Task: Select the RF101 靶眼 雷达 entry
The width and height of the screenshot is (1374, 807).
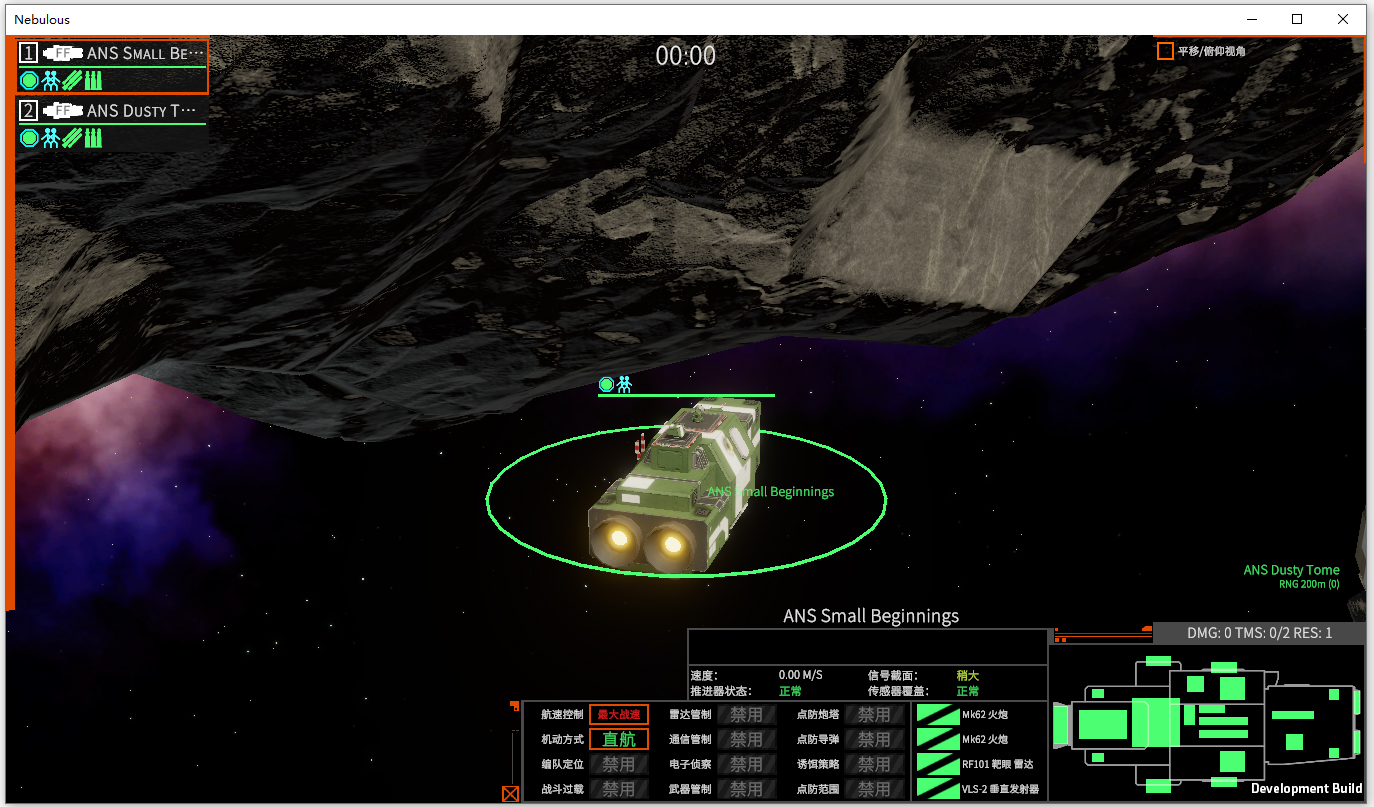Action: click(980, 765)
